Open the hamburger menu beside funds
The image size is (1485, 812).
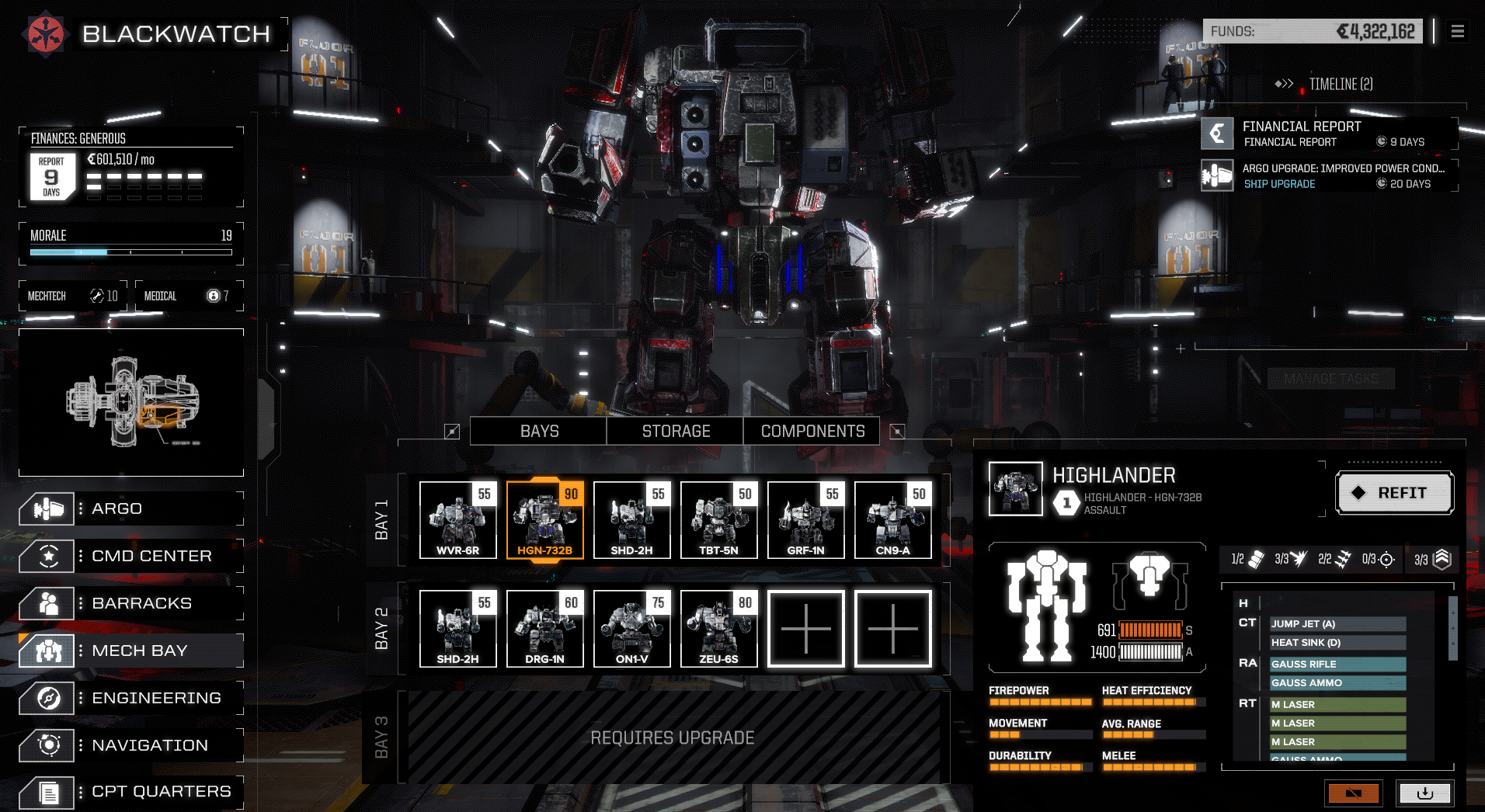[x=1458, y=32]
